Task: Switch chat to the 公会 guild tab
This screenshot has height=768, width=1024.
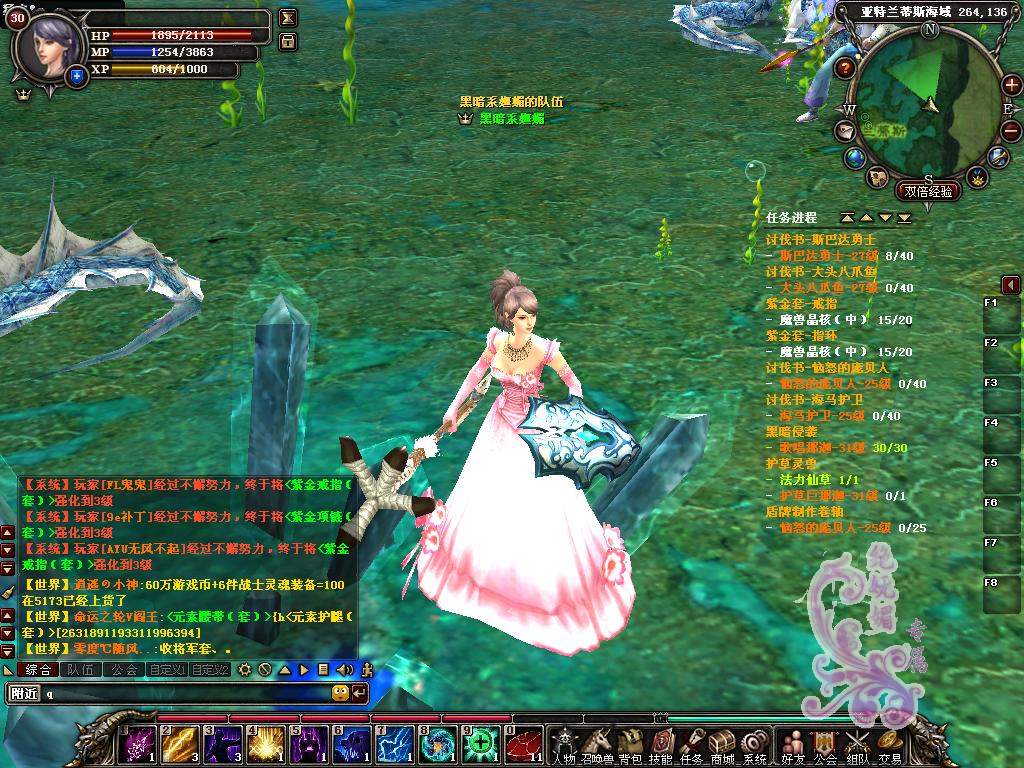Action: 124,669
